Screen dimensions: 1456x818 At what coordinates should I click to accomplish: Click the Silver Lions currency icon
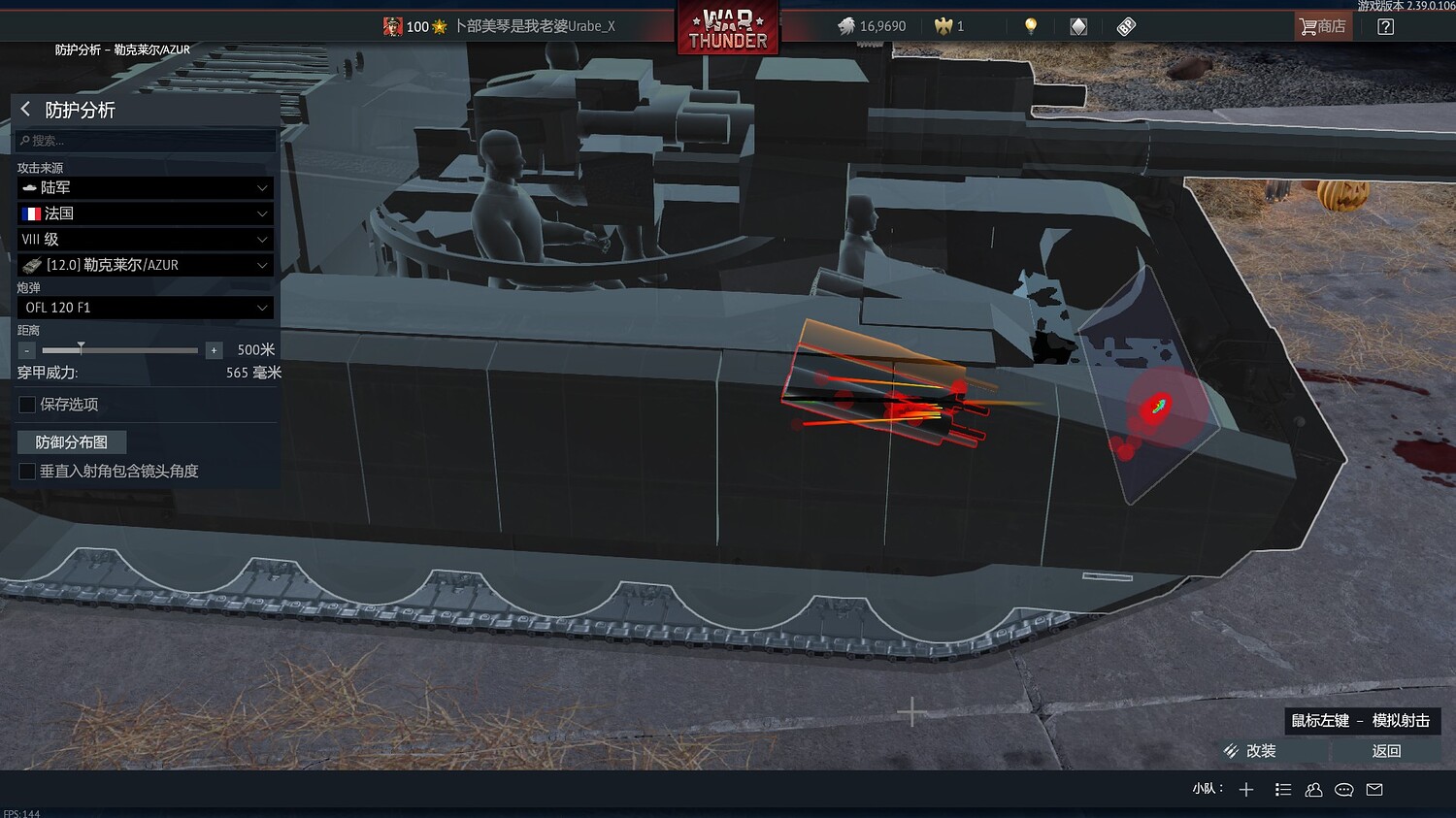846,26
